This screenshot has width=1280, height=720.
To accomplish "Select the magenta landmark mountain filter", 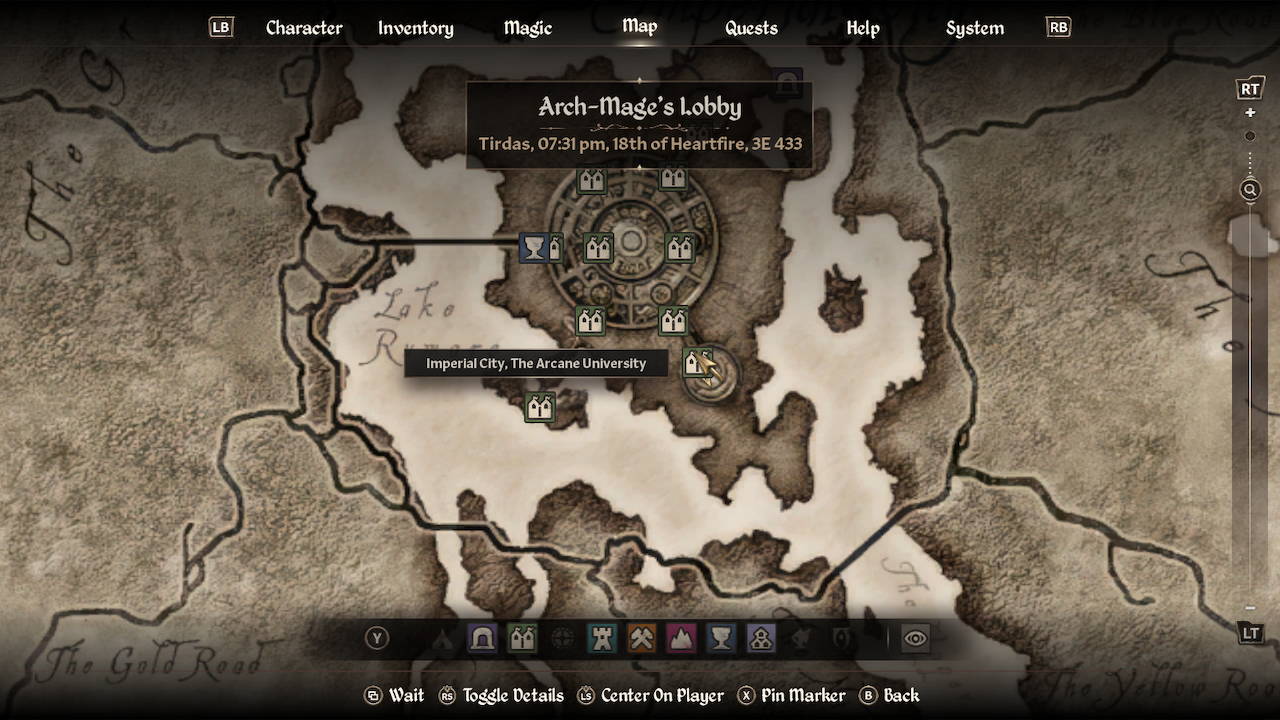I will (x=681, y=637).
